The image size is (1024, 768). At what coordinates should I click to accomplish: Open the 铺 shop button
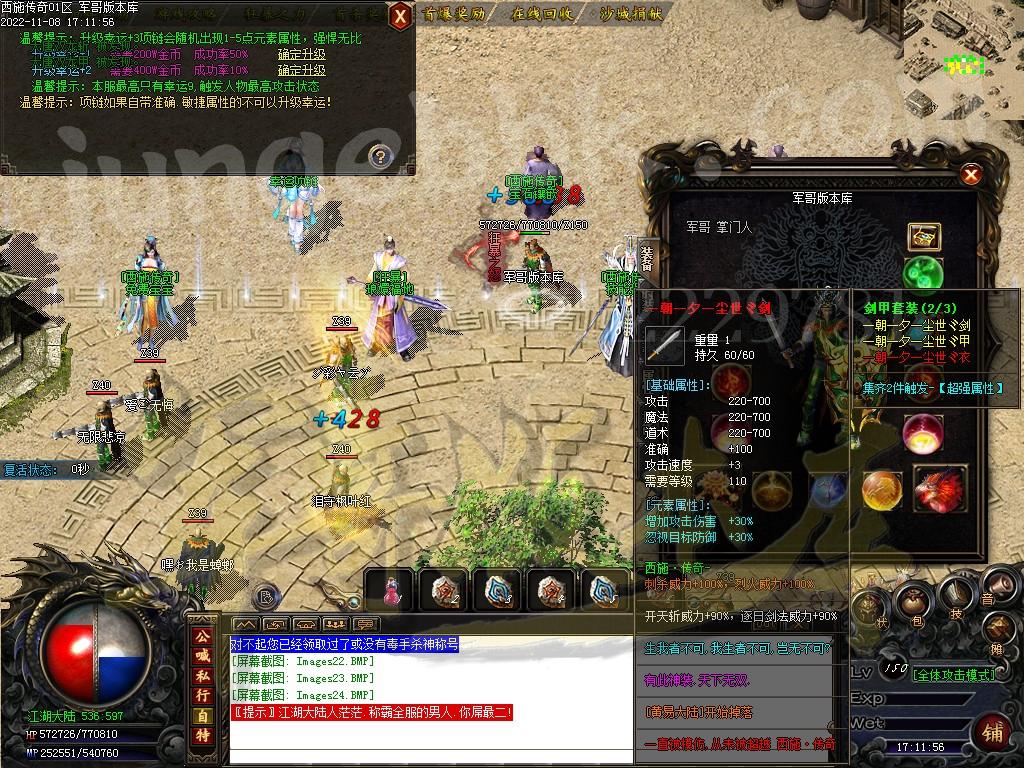pos(994,731)
